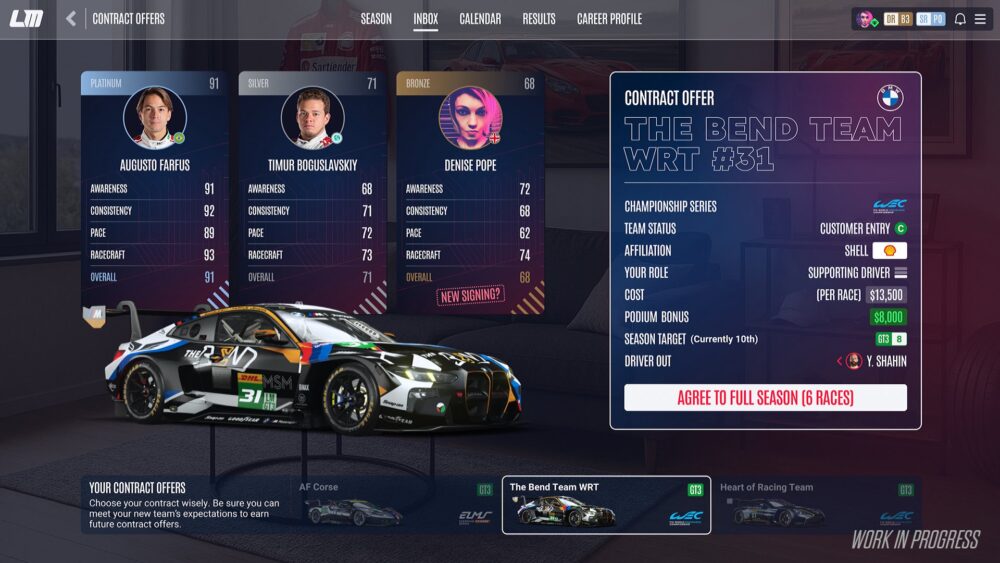Switch to the Inbox tab
The height and width of the screenshot is (563, 1000).
(x=426, y=19)
